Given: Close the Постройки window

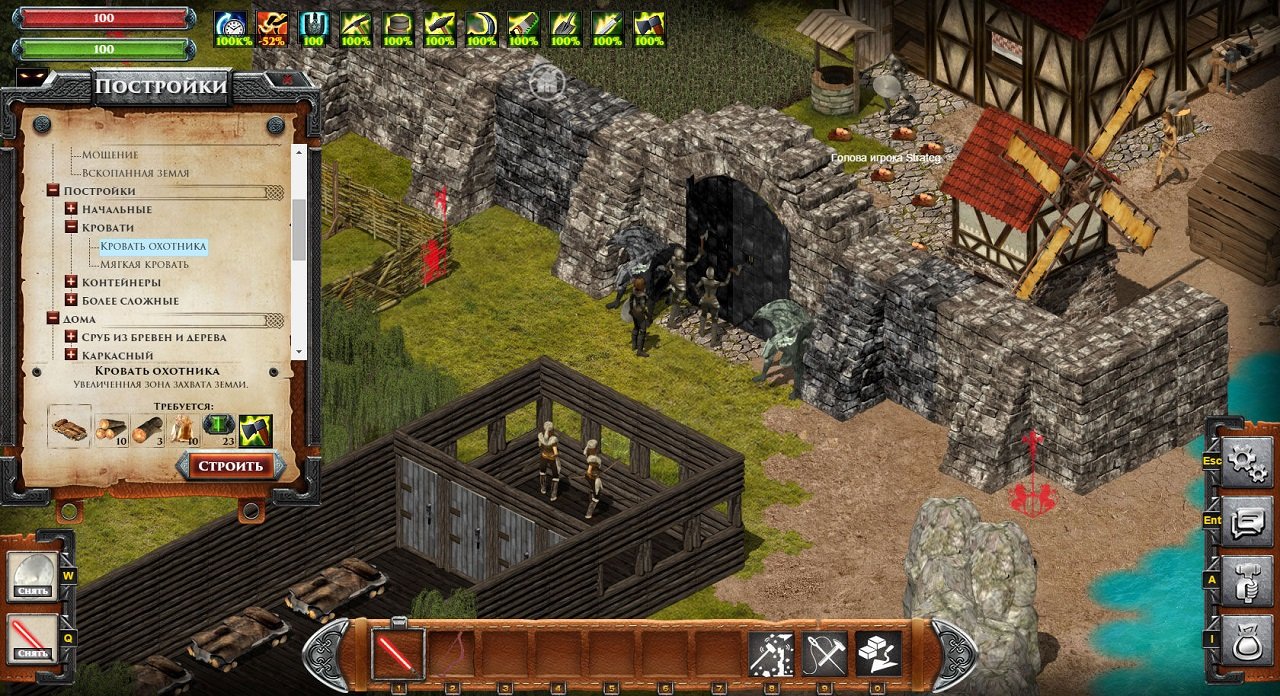Looking at the screenshot, I should pos(287,80).
